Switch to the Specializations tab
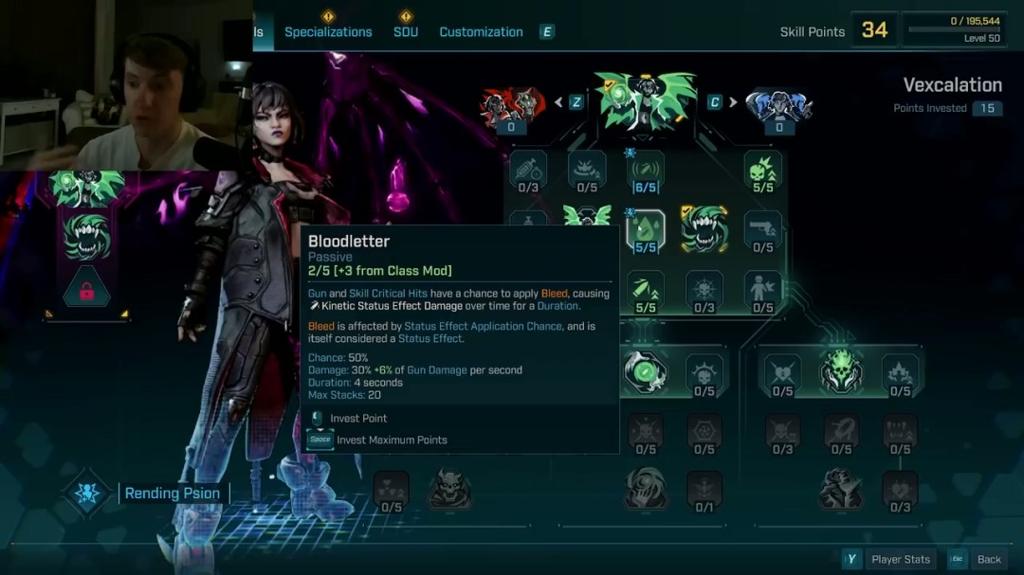 click(328, 32)
